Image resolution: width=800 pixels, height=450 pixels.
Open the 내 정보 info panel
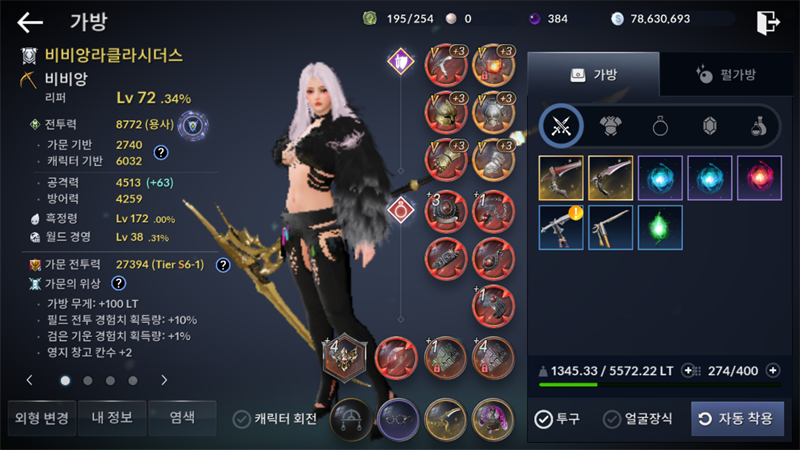[112, 417]
